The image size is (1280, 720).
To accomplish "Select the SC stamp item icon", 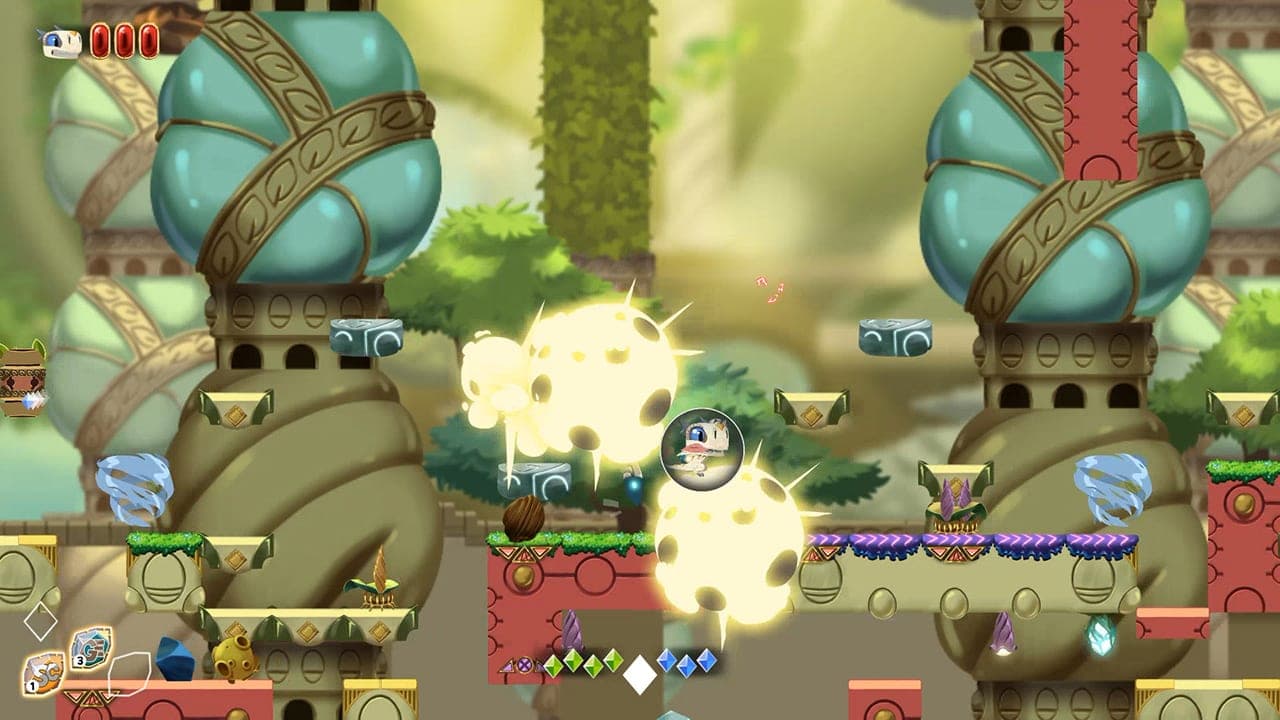I will click(x=45, y=673).
